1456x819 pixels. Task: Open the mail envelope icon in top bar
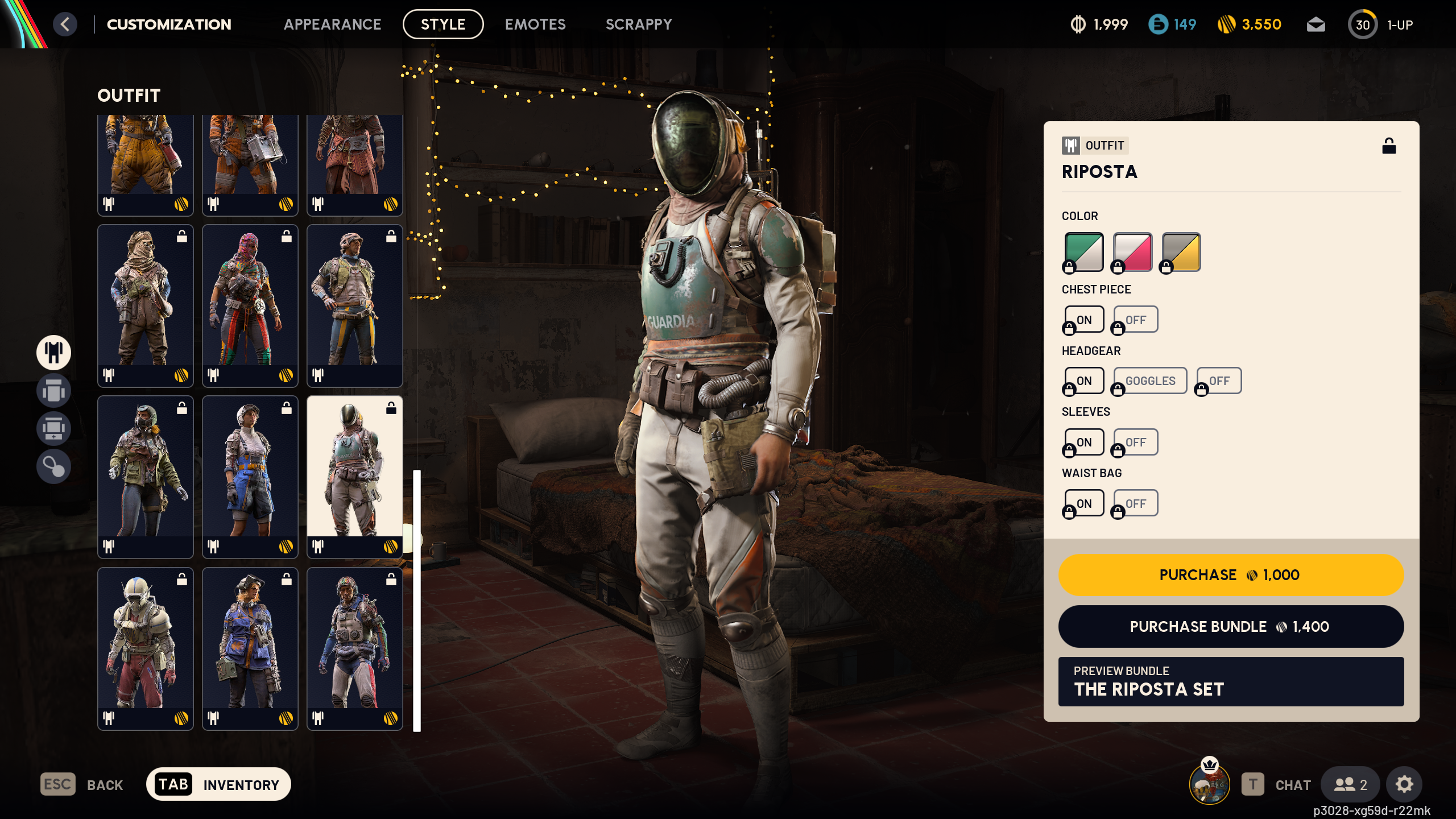[x=1316, y=24]
